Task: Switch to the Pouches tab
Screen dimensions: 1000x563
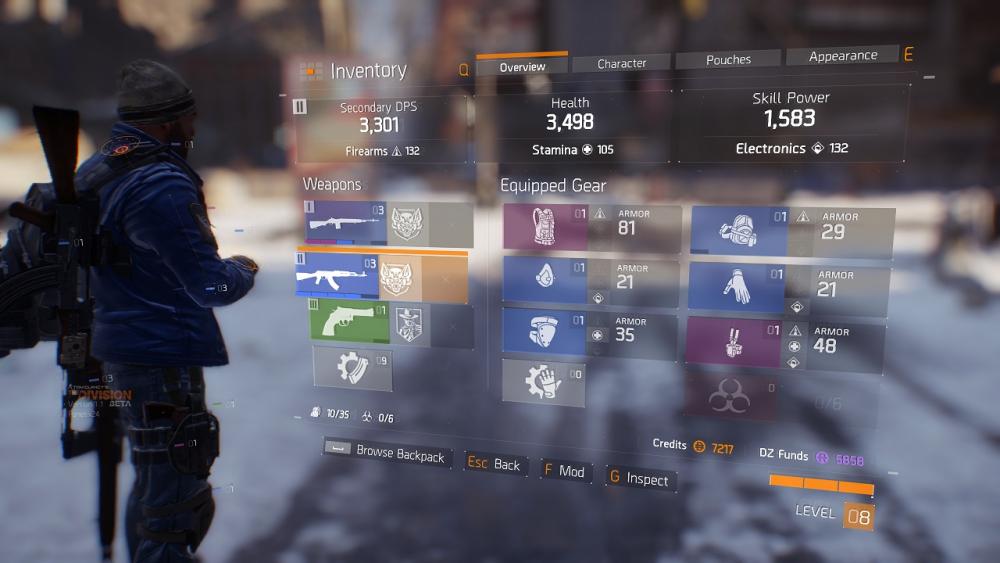Action: 728,60
